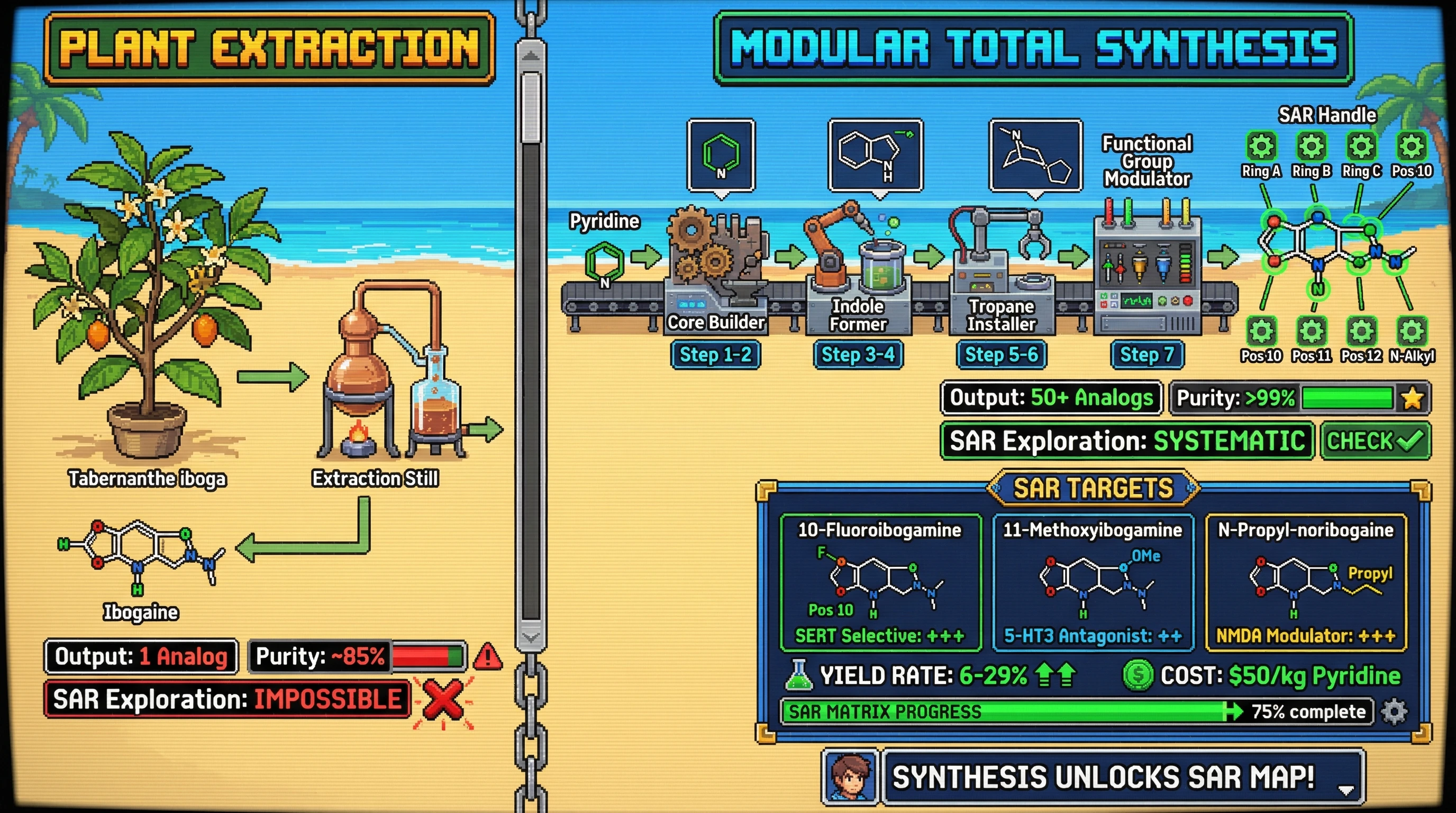Advance the dialogue with the down arrow
The image size is (1456, 813).
tap(1346, 789)
